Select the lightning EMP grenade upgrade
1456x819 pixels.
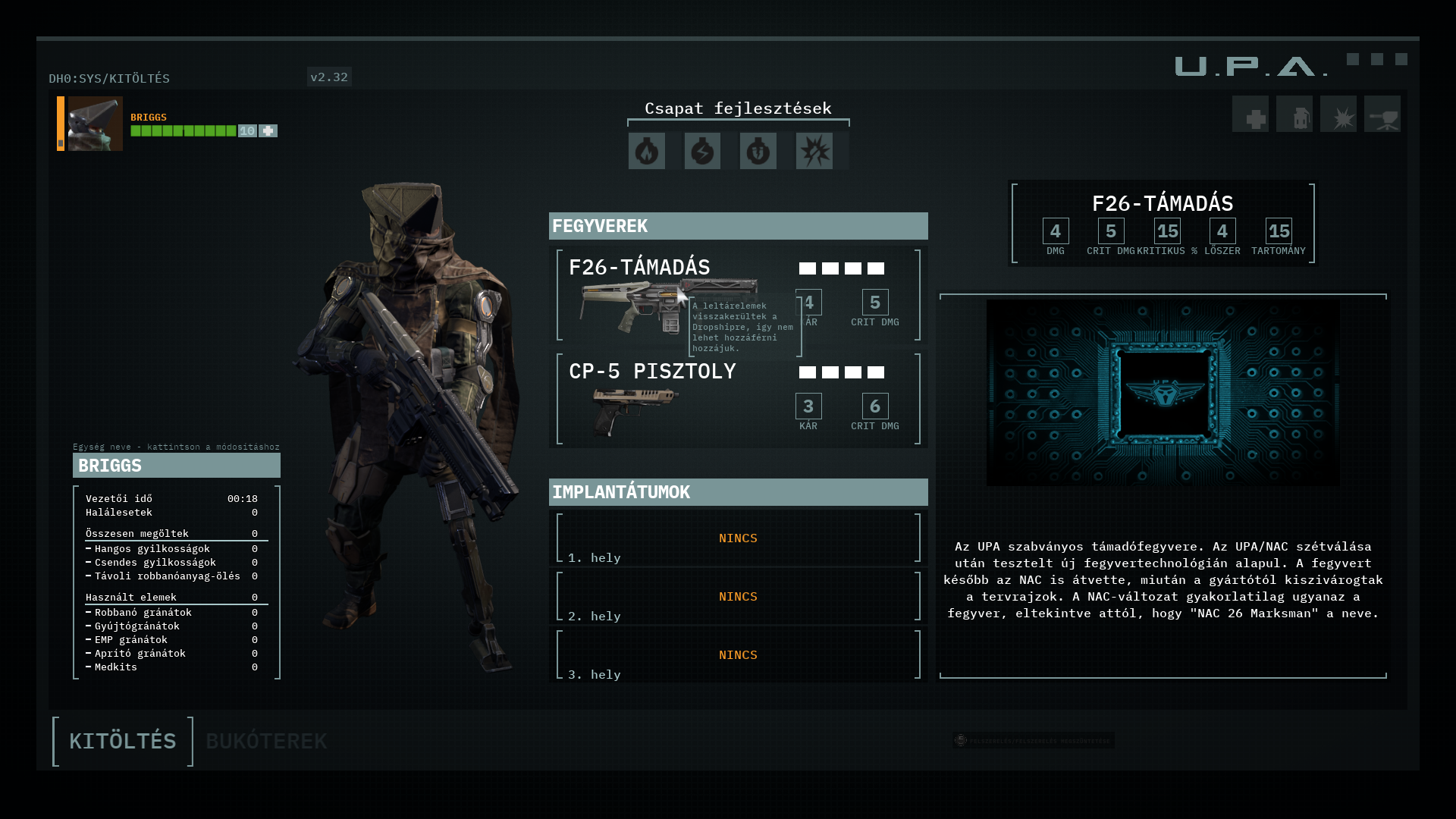(x=702, y=151)
